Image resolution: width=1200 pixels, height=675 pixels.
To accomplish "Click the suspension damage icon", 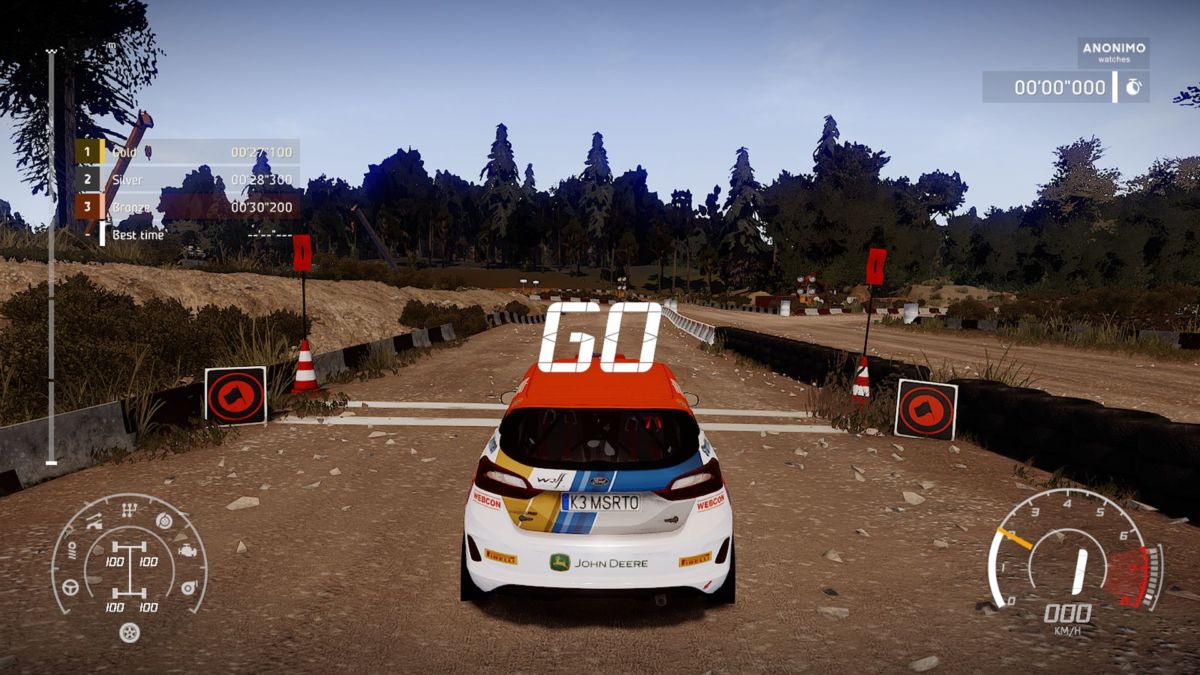I will pos(95,522).
